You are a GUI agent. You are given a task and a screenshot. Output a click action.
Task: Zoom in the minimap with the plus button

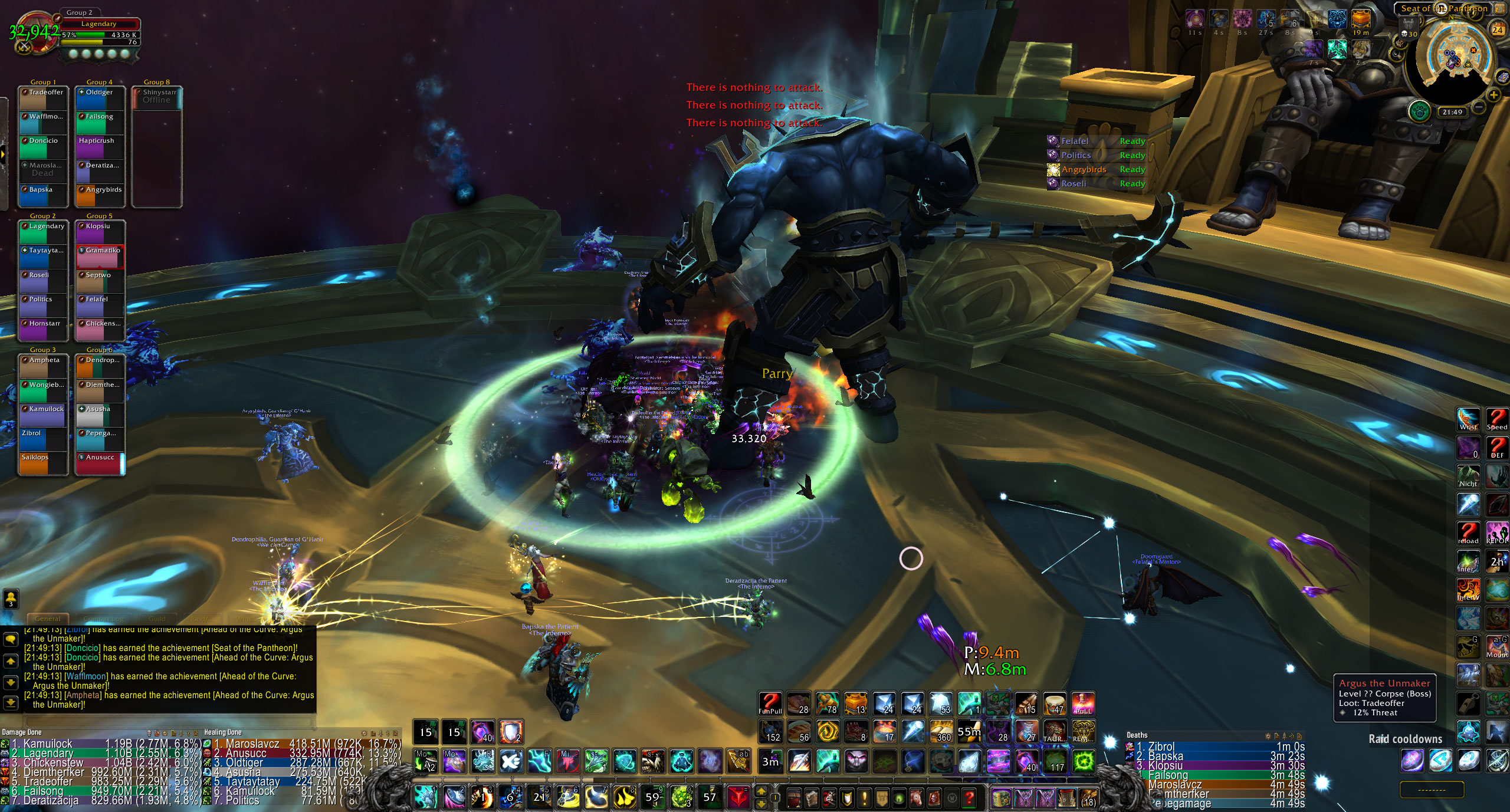1493,94
